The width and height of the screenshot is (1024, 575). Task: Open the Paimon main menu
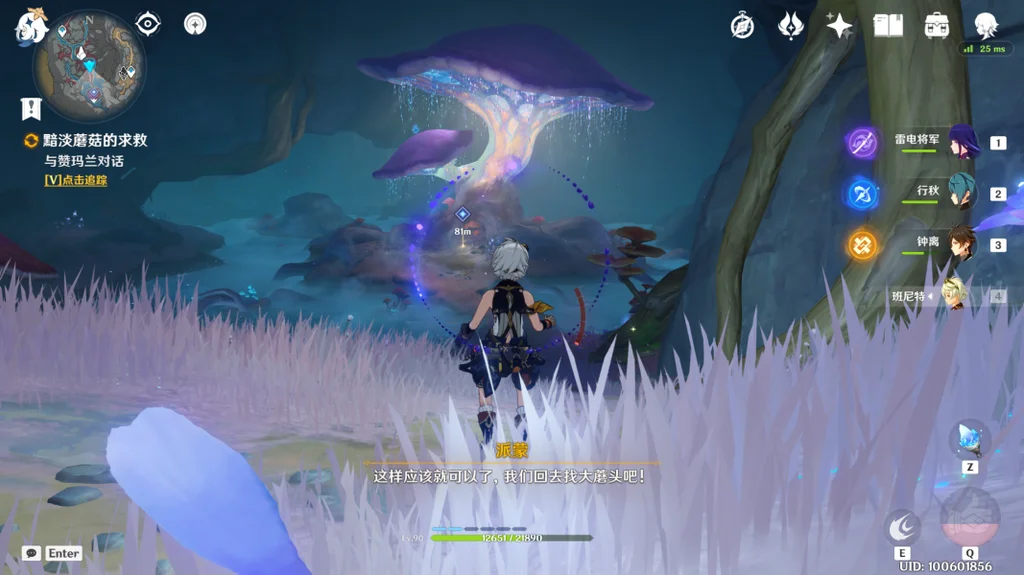[30, 27]
